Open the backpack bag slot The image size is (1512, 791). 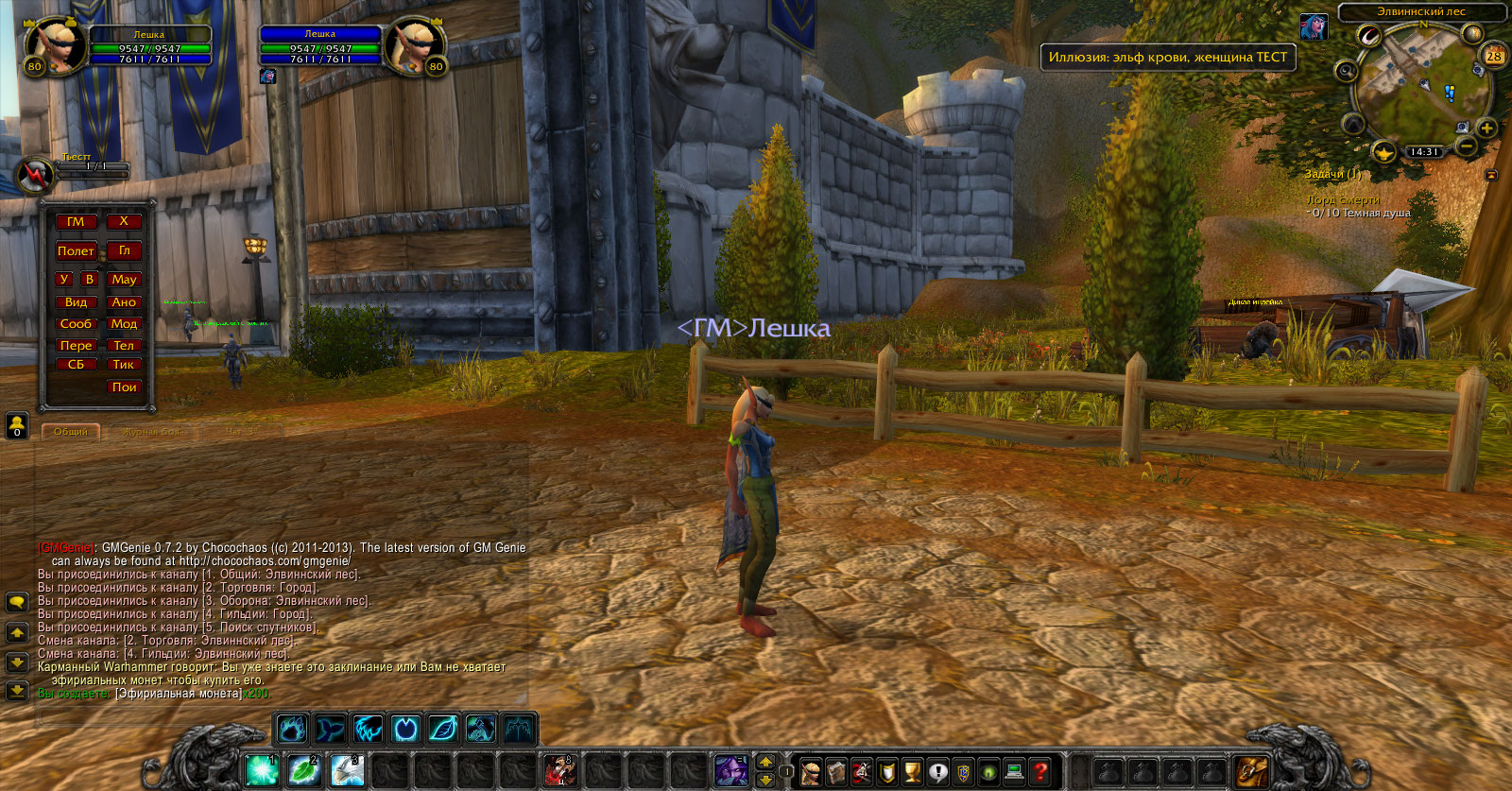(x=1252, y=771)
